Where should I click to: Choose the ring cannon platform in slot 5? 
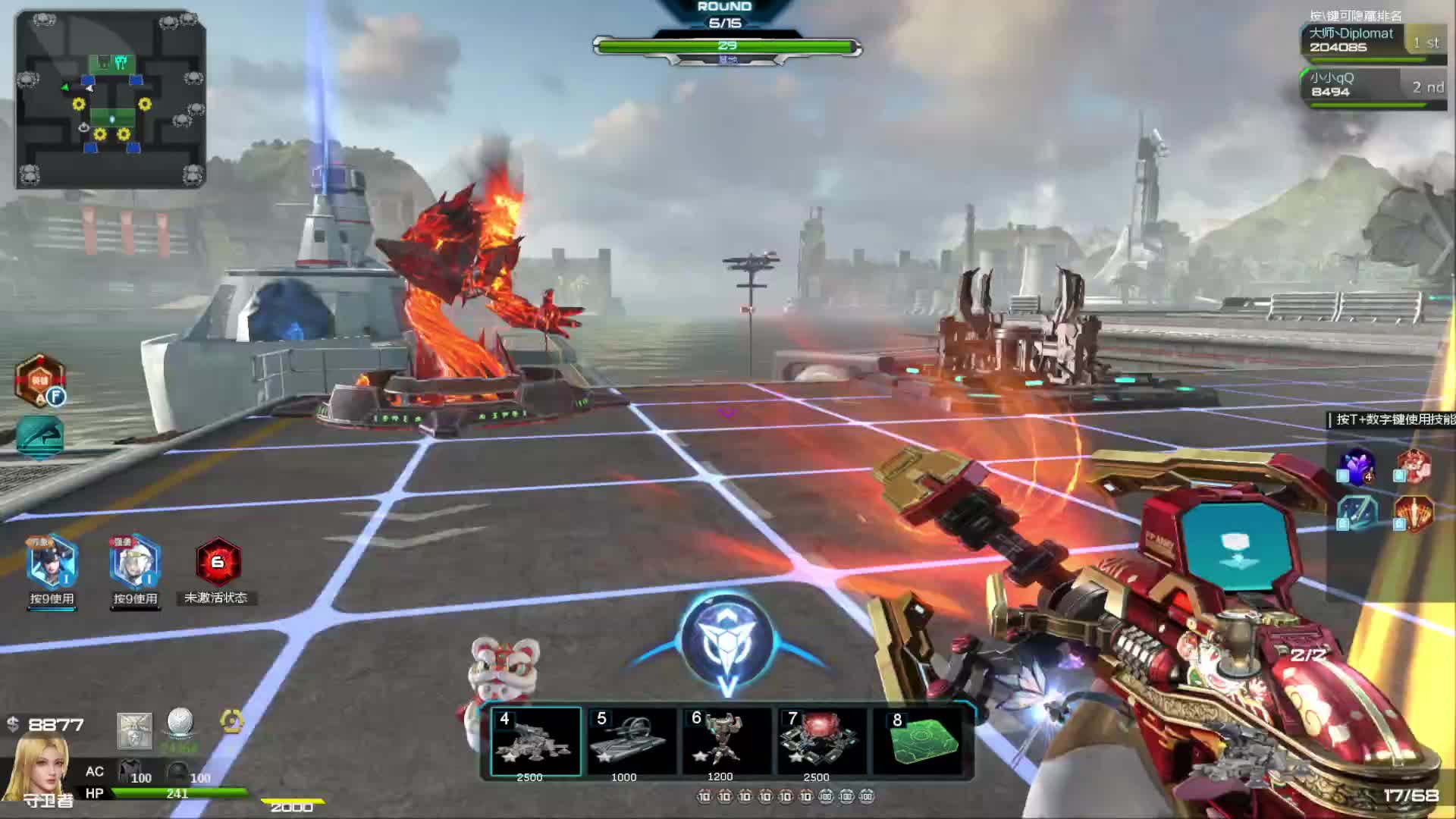point(631,741)
